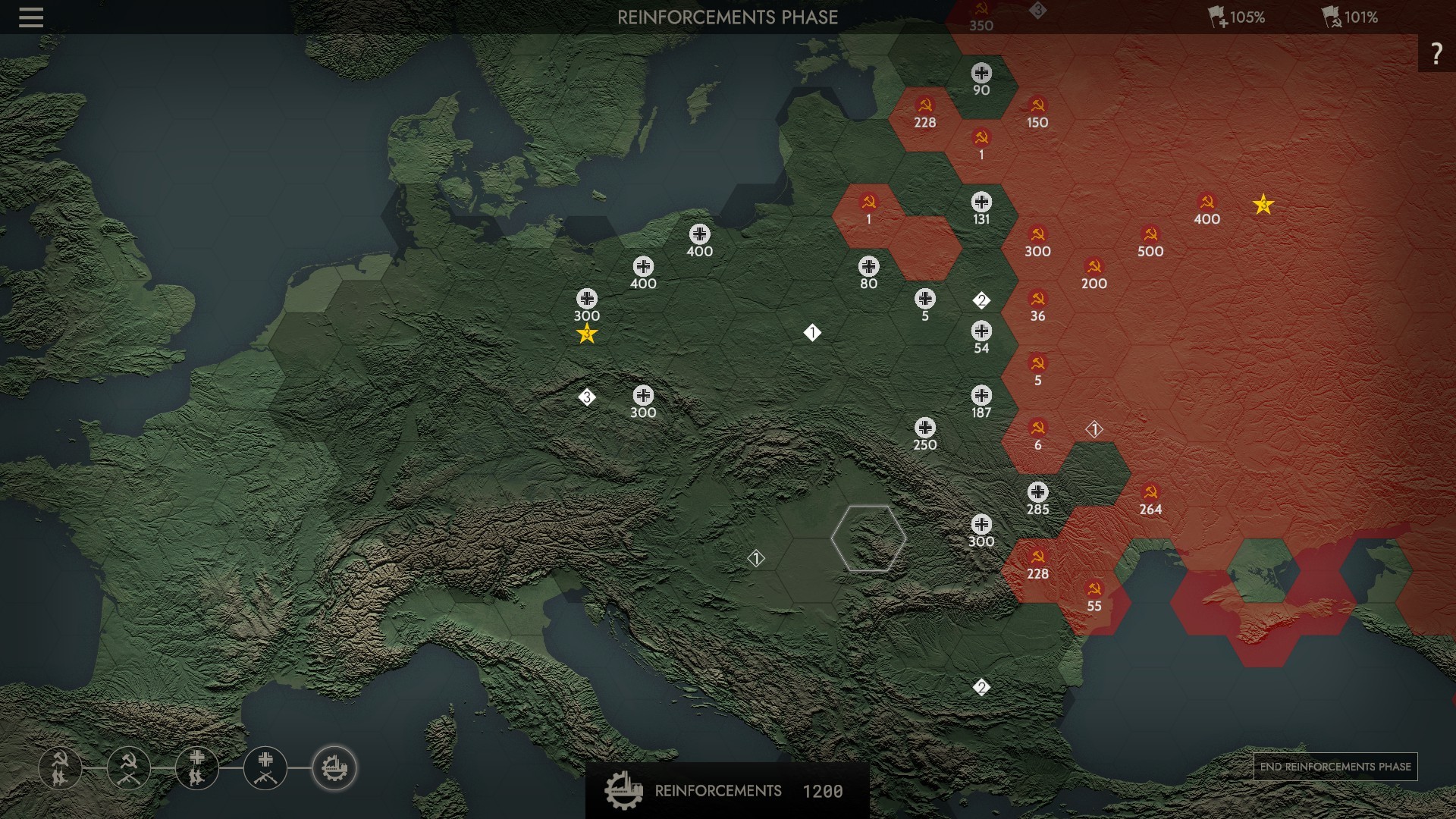Click the gold star capital marker in Germany
The image size is (1456, 819).
586,334
